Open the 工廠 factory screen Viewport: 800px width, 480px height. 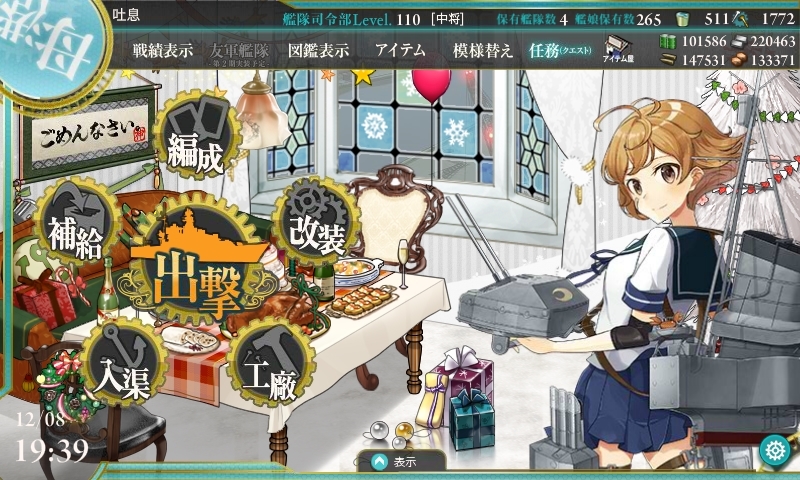pos(267,375)
